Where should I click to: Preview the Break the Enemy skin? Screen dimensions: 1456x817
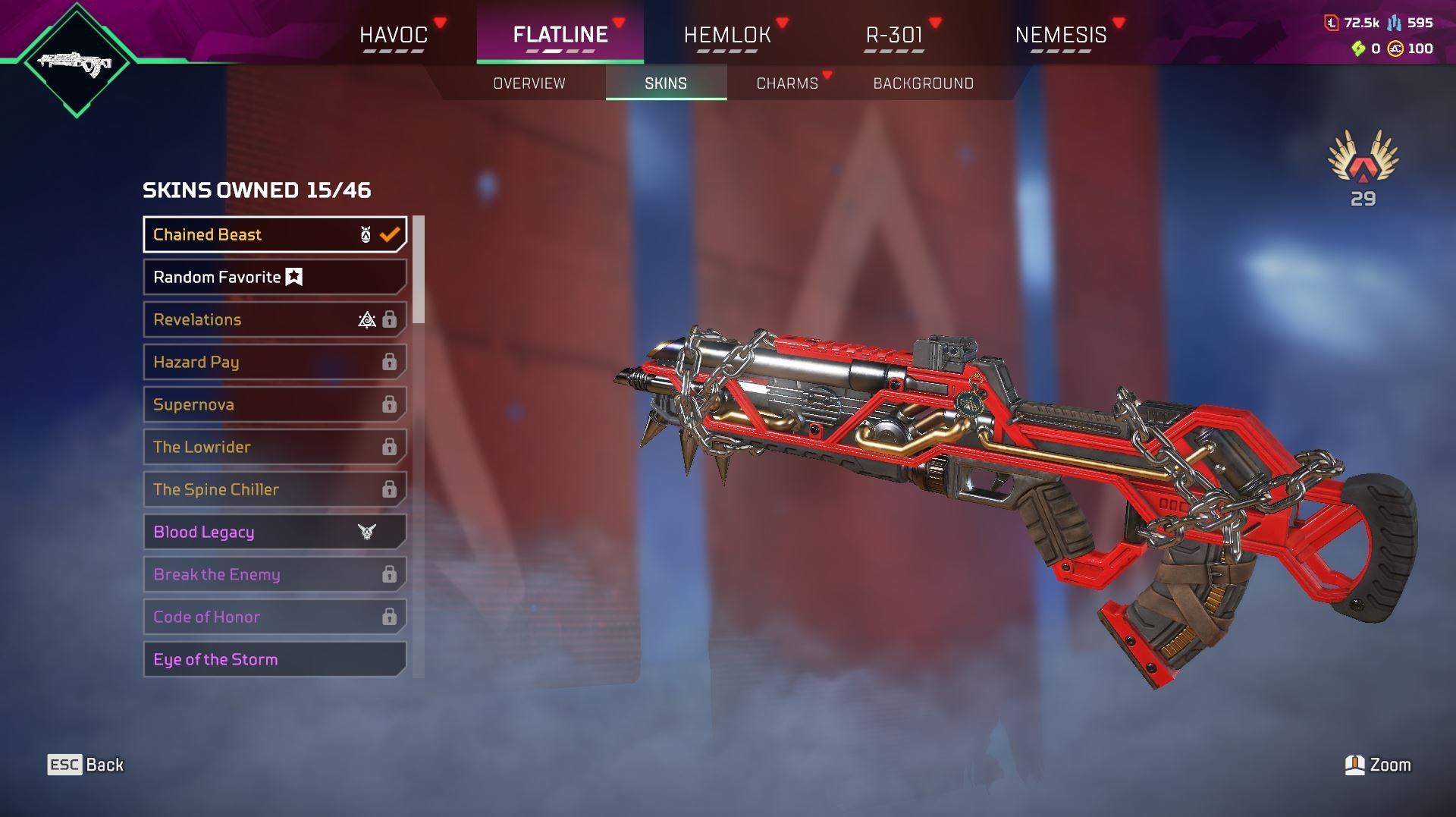click(275, 574)
